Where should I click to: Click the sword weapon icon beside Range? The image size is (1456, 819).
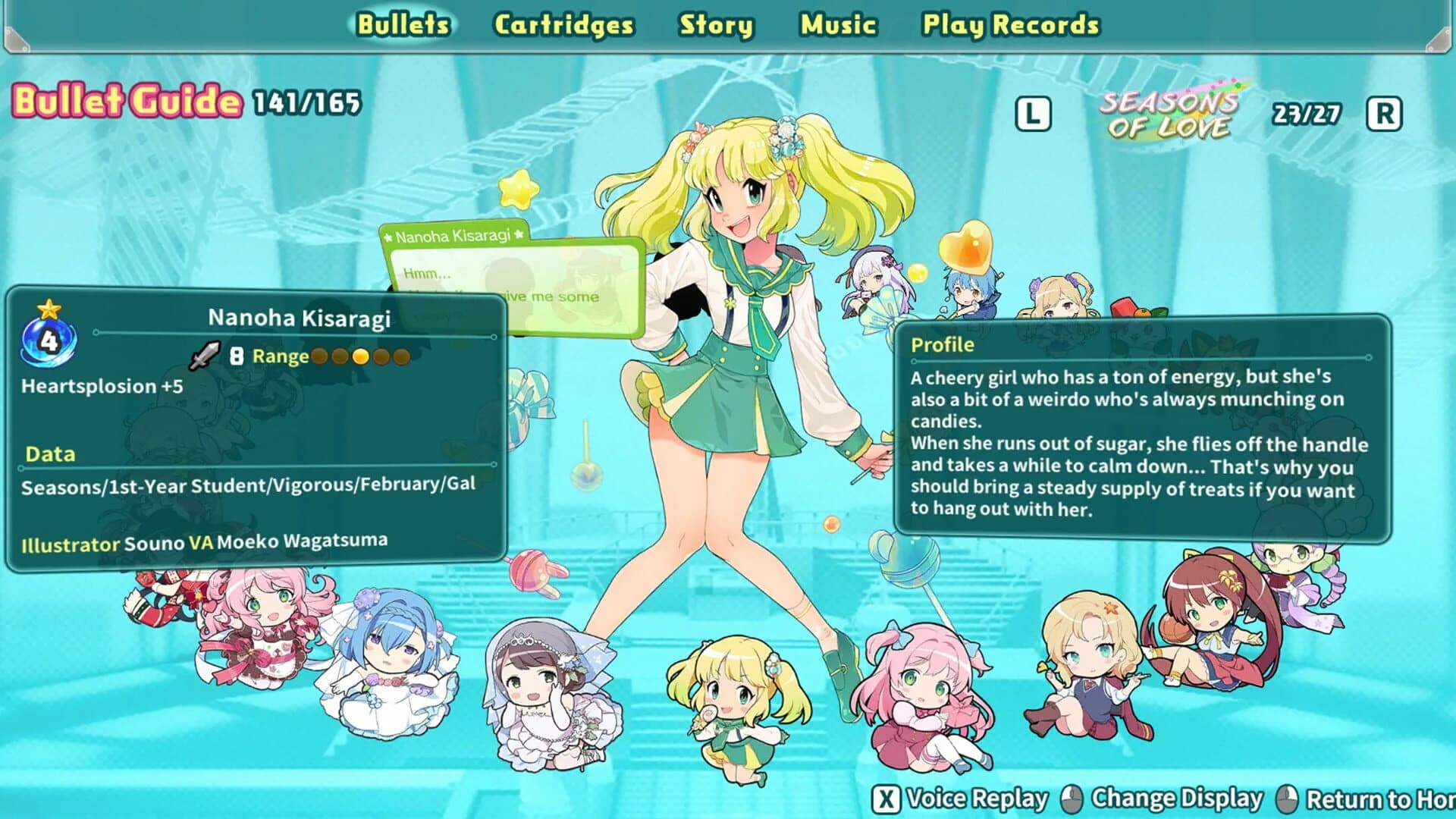pyautogui.click(x=203, y=356)
